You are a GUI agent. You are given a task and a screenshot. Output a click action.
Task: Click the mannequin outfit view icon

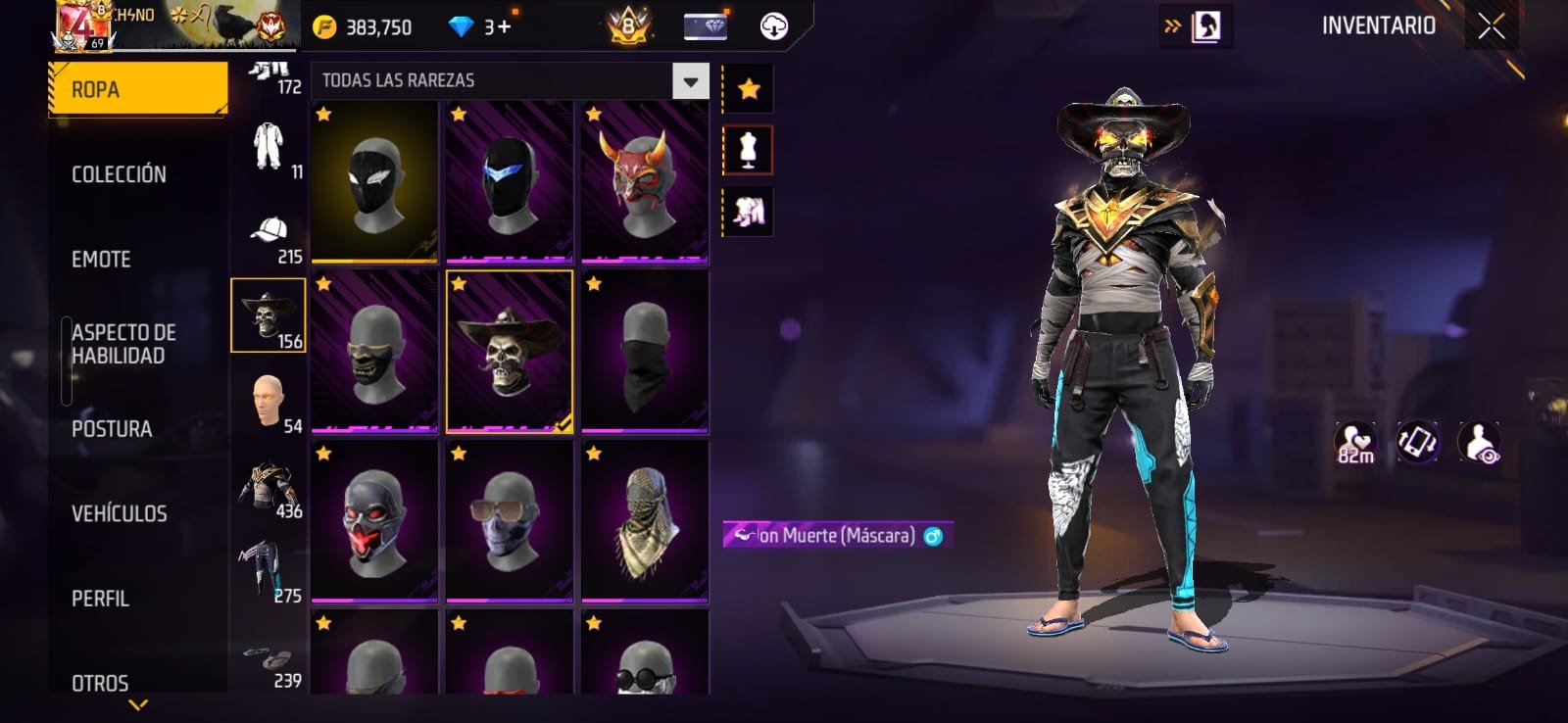point(748,151)
